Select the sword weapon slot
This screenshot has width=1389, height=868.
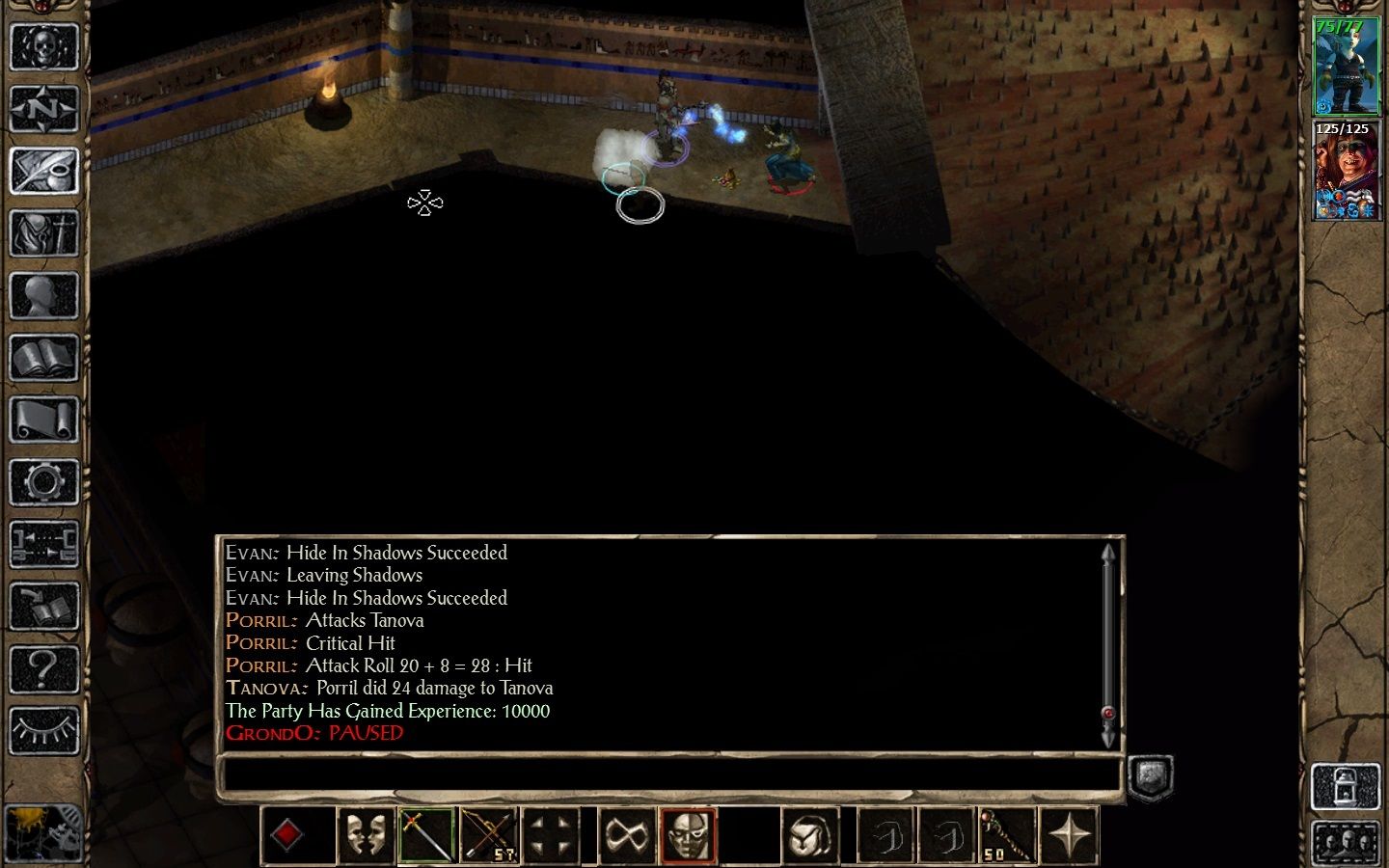[426, 835]
